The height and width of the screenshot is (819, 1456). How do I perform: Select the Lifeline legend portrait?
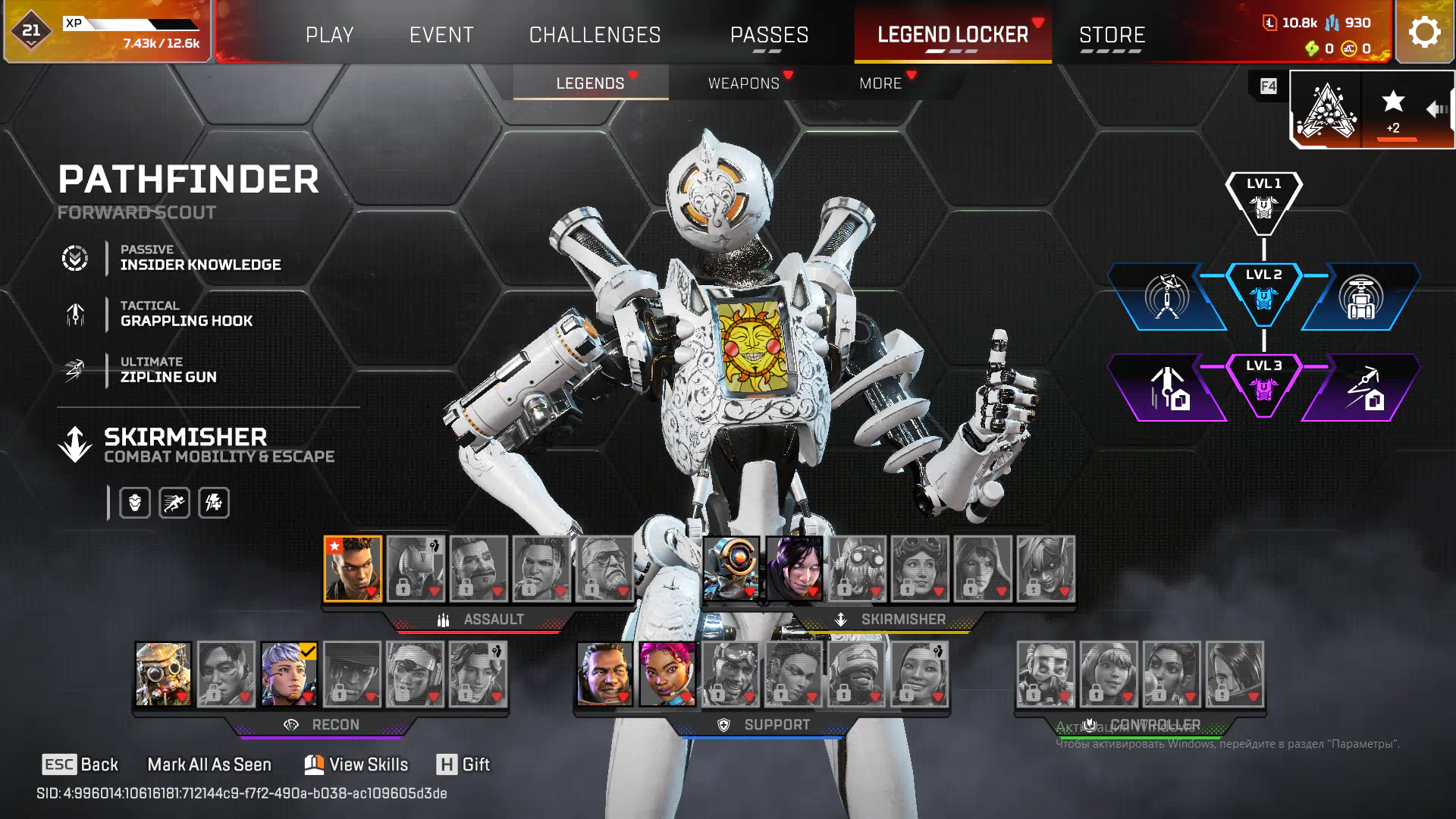667,673
